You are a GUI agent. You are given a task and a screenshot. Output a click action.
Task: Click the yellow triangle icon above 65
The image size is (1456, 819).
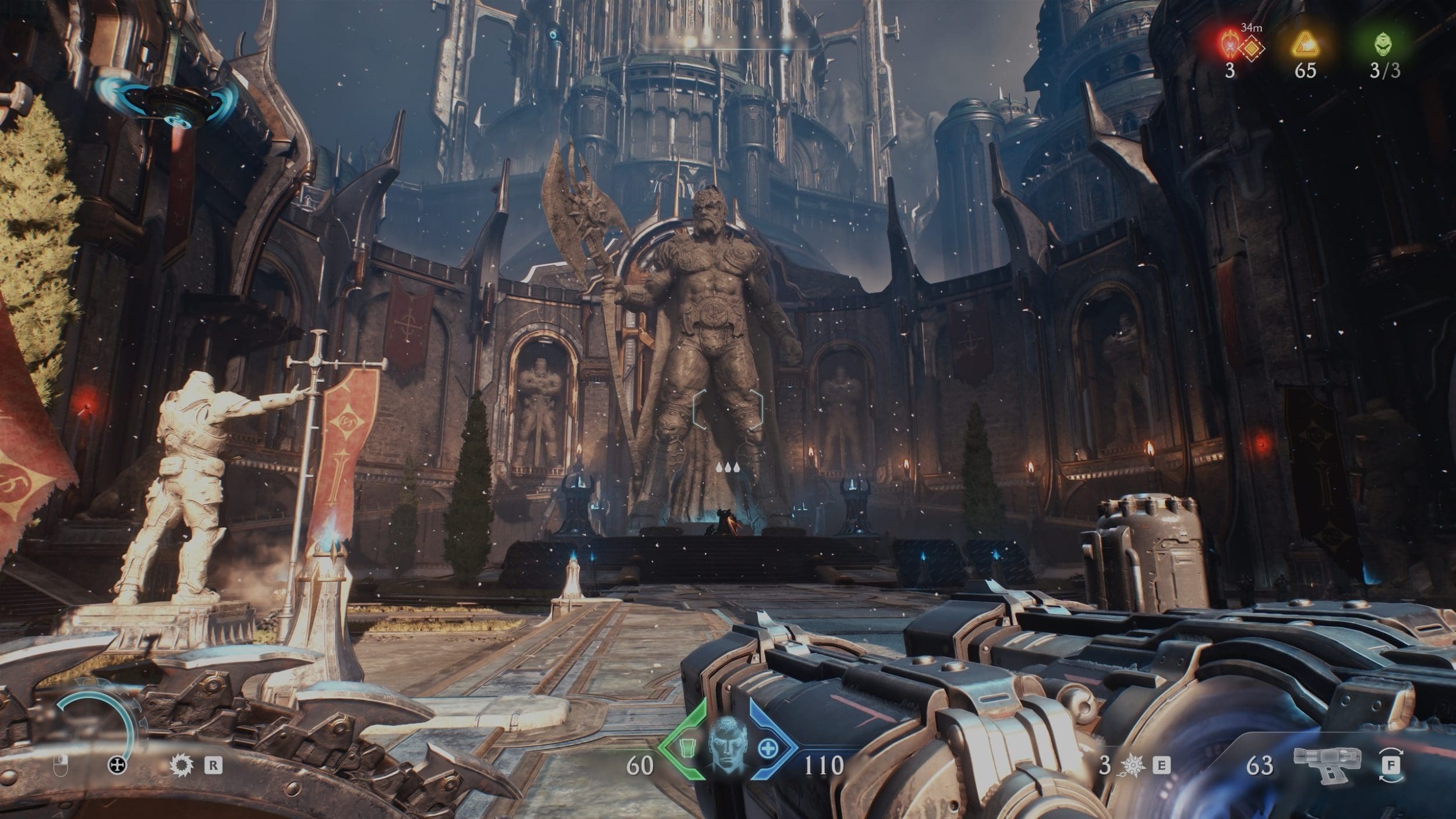(1305, 44)
